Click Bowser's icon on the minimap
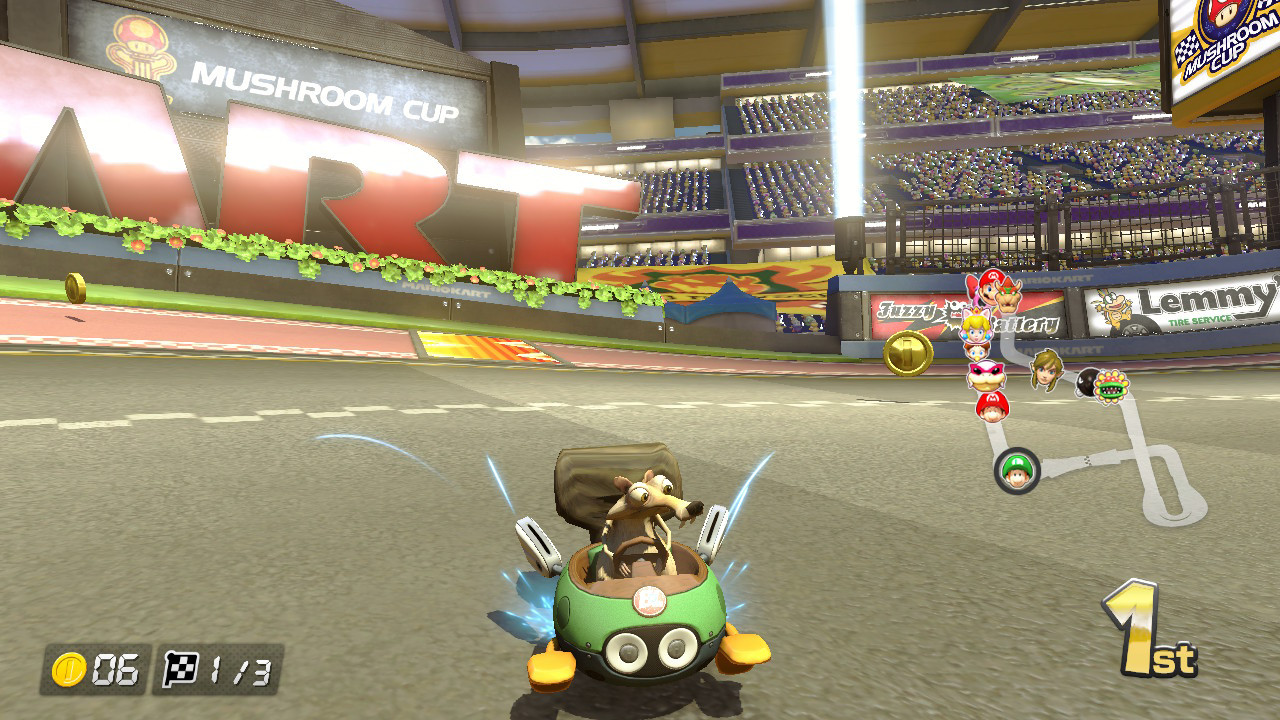This screenshot has height=720, width=1280. coord(1008,293)
